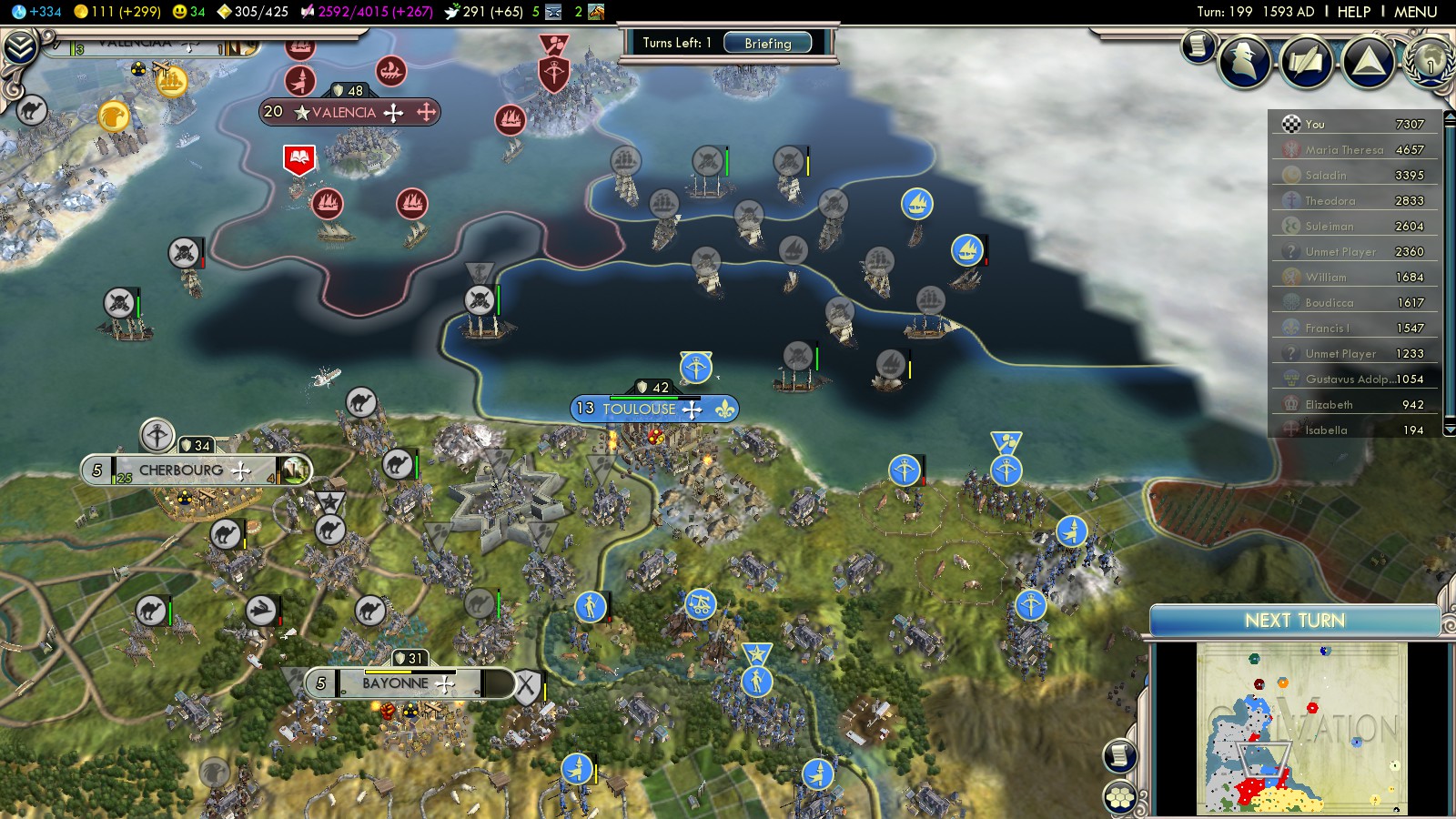Select Maria Theresa in the score list
Screen dimensions: 1456x819
tap(1343, 150)
